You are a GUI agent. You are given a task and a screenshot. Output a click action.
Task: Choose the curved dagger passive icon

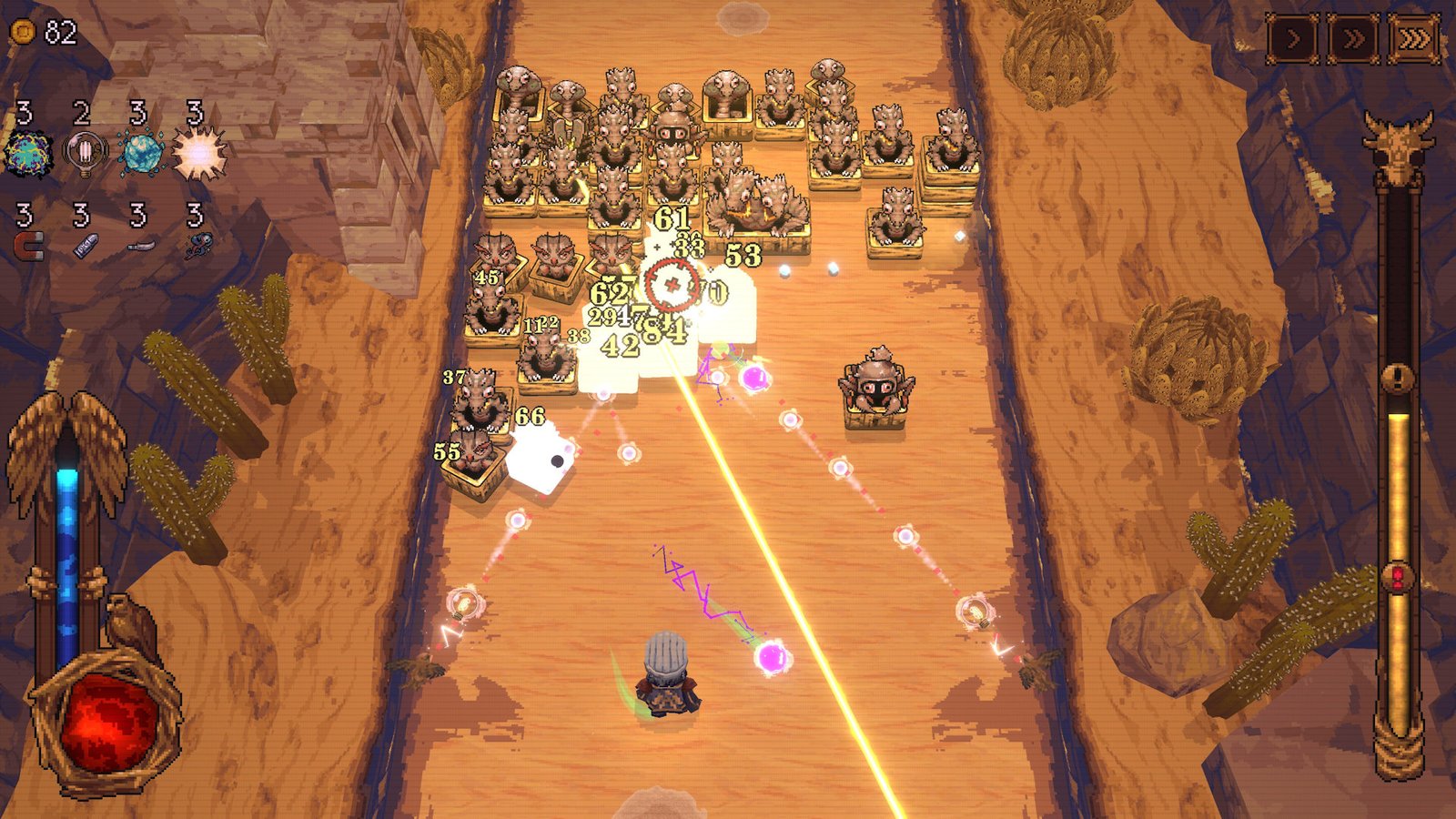tap(141, 245)
